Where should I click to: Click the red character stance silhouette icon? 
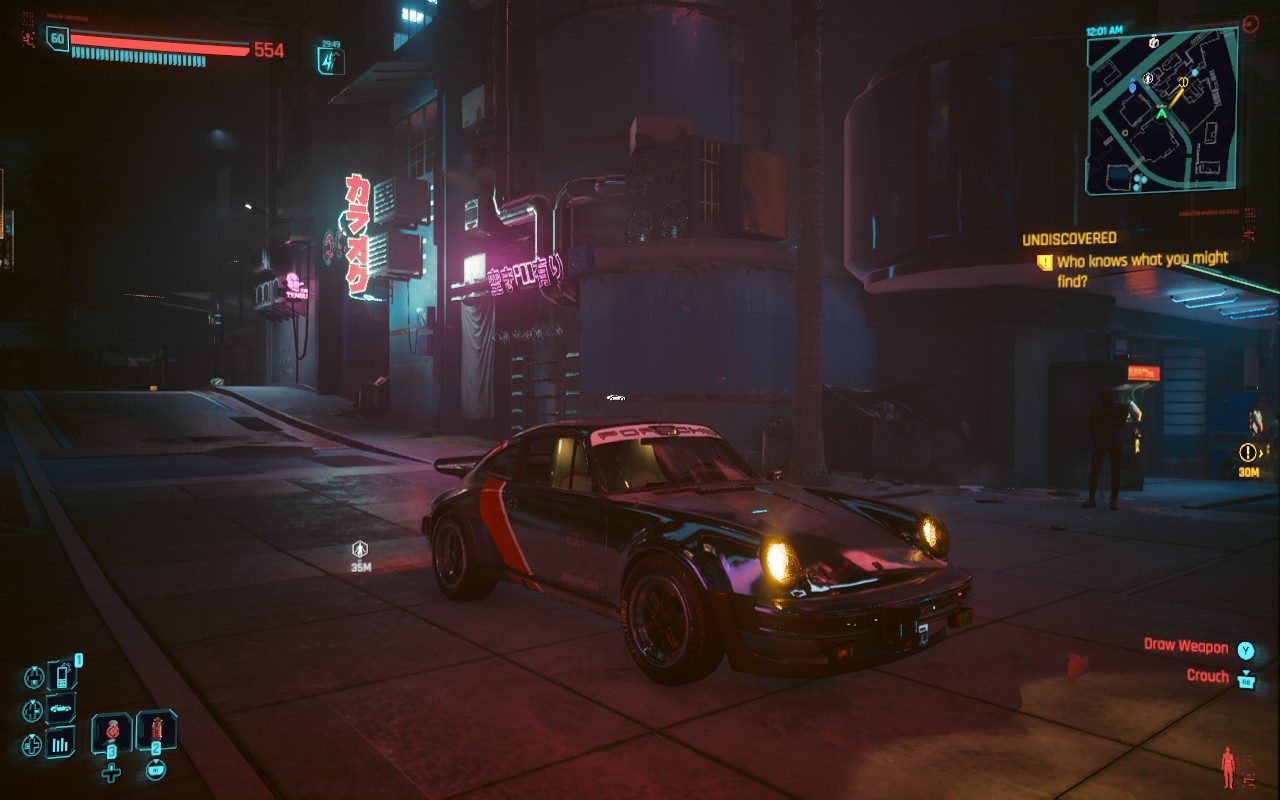pos(1228,767)
